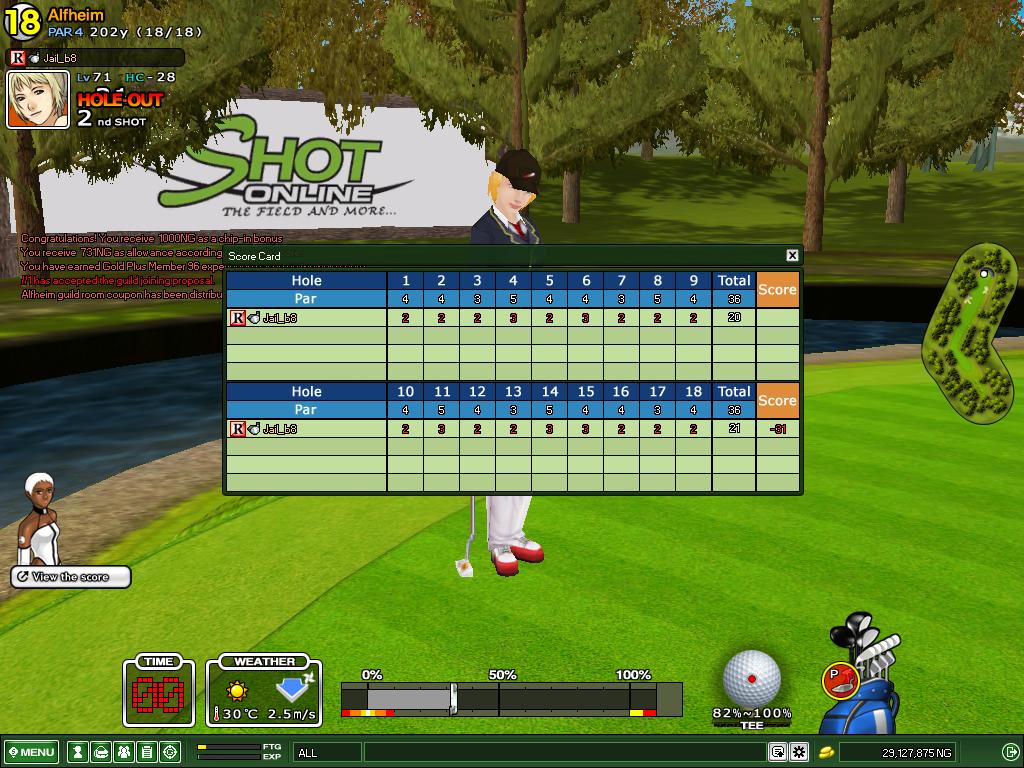Open the gear settings icon
Screen dimensions: 1024x768
pyautogui.click(x=799, y=752)
